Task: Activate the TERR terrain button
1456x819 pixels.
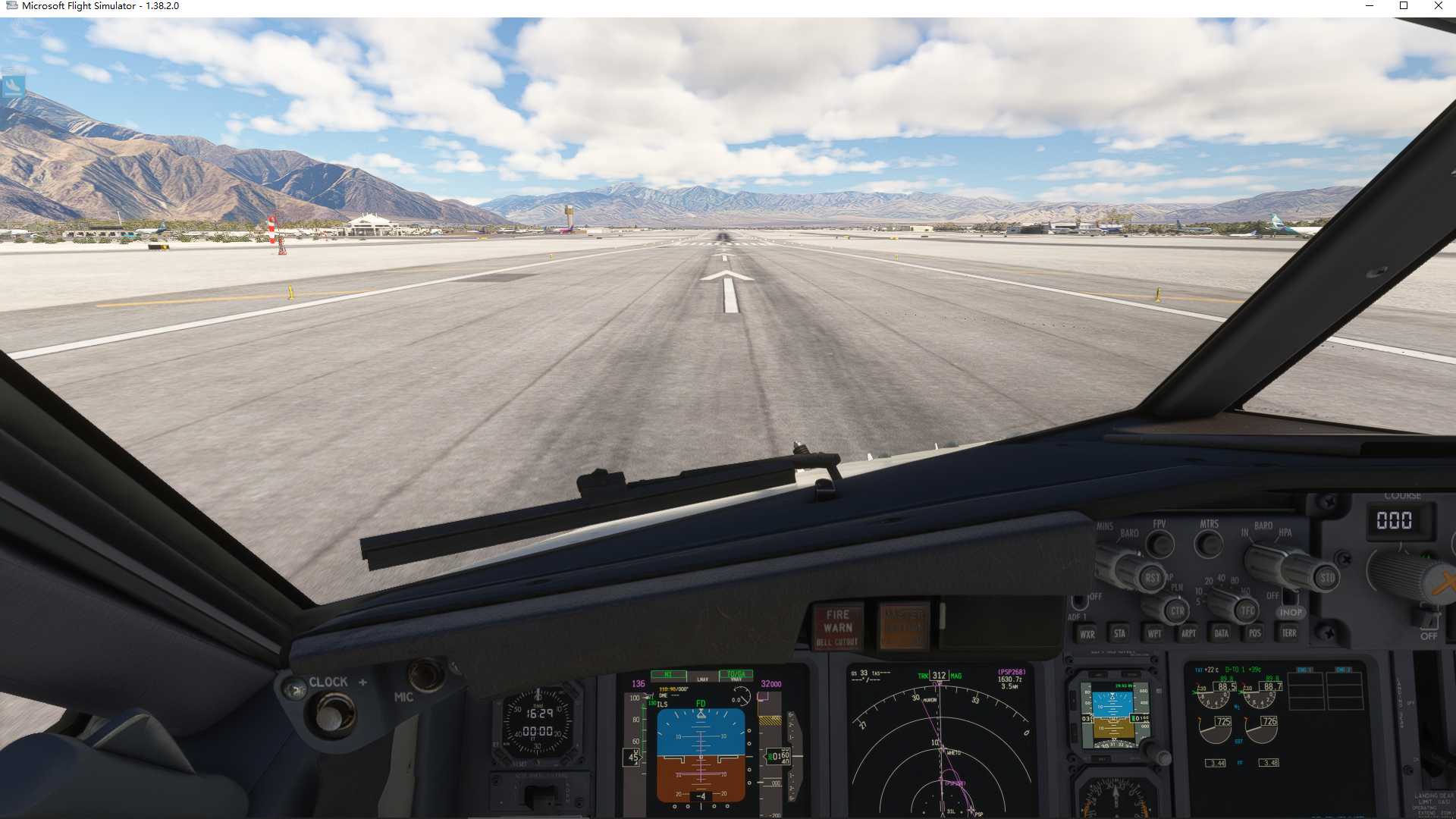Action: [x=1288, y=632]
